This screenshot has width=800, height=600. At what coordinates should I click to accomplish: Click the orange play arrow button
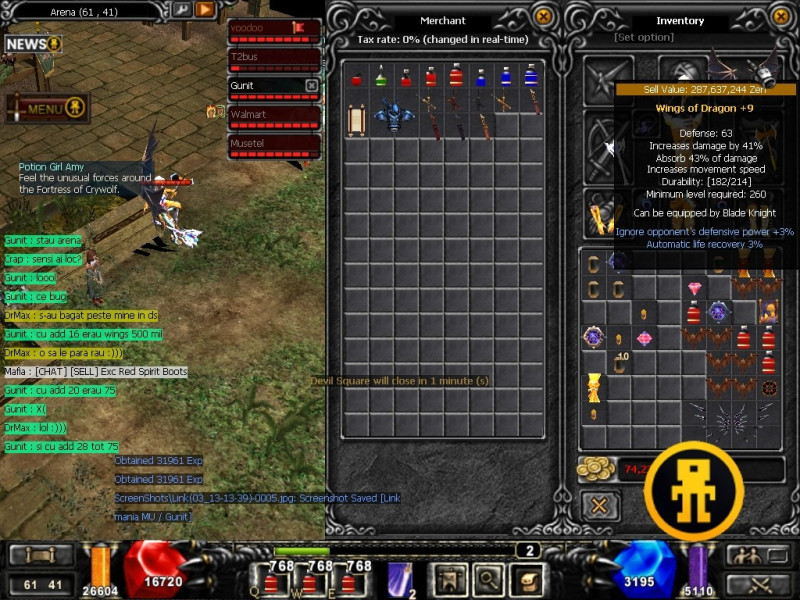point(205,10)
